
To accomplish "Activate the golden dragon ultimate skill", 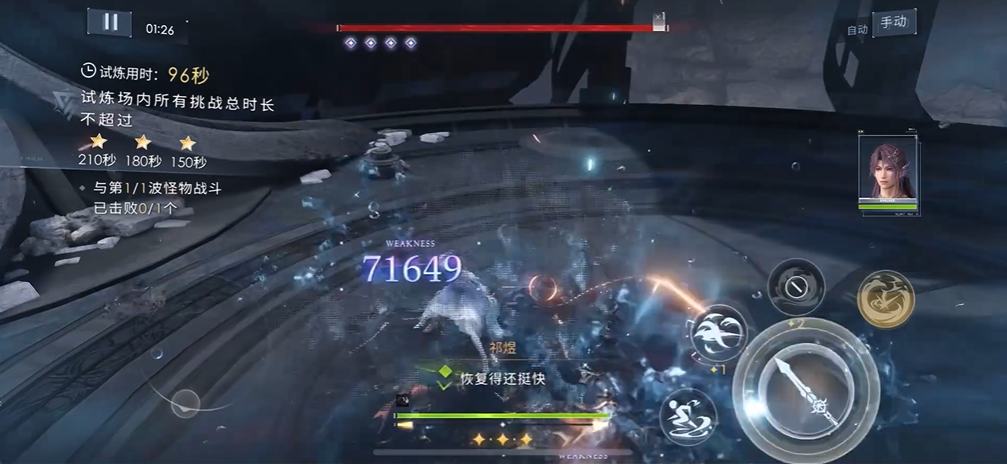I will pyautogui.click(x=885, y=298).
